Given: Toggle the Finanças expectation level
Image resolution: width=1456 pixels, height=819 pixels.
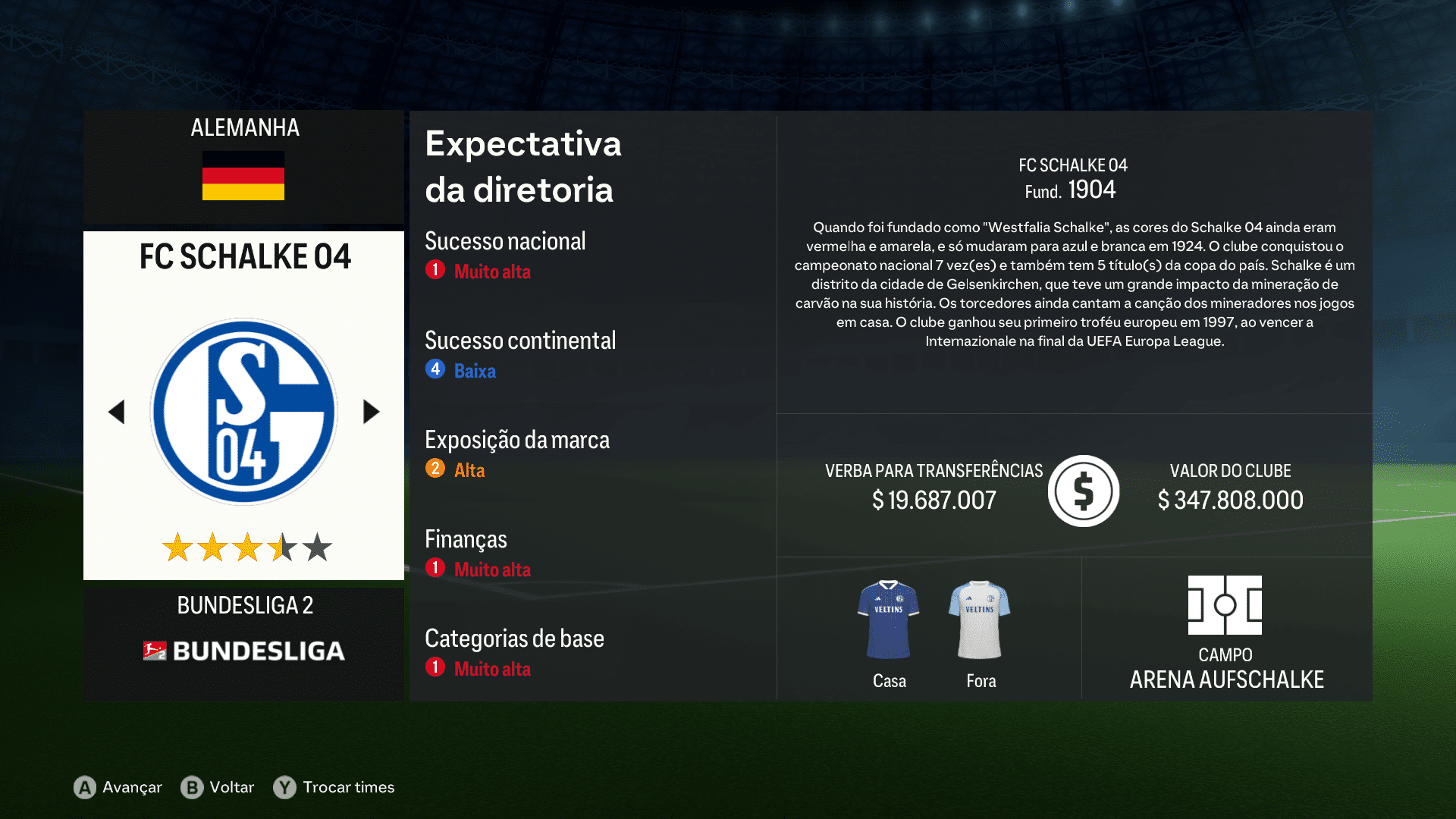Looking at the screenshot, I should (435, 568).
